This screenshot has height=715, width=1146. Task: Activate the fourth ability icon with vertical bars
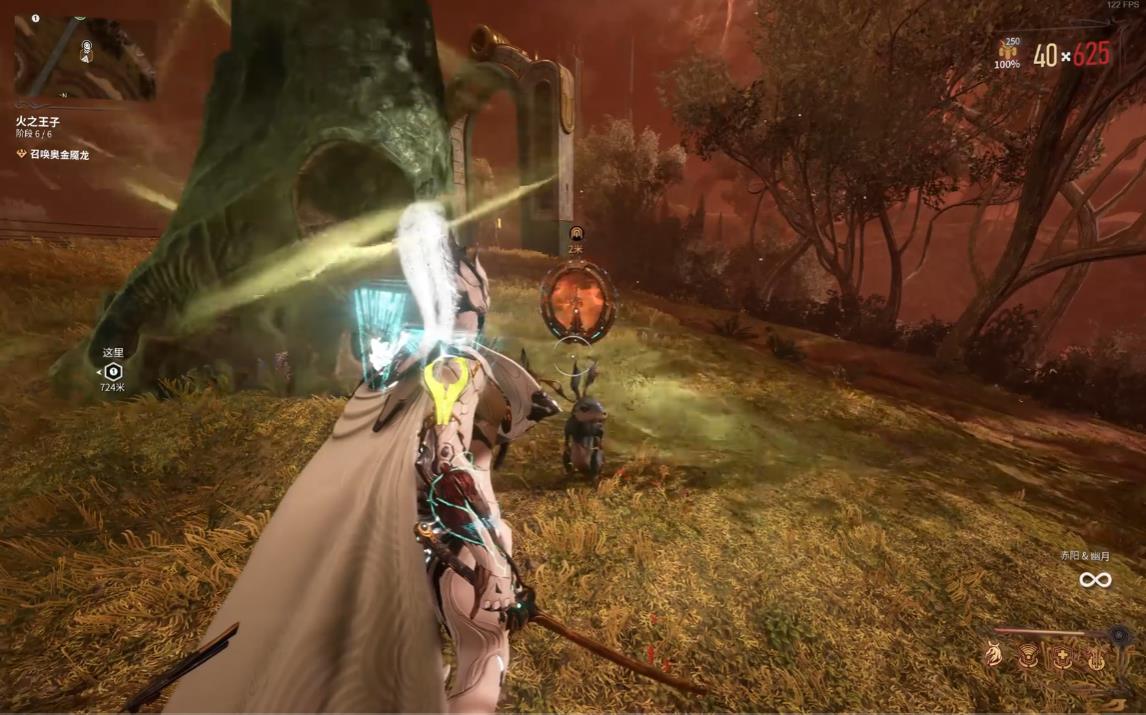coord(1097,657)
